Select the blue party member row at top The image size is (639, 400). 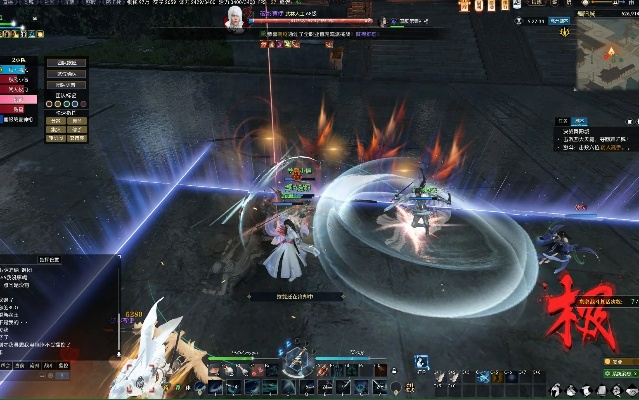18,72
